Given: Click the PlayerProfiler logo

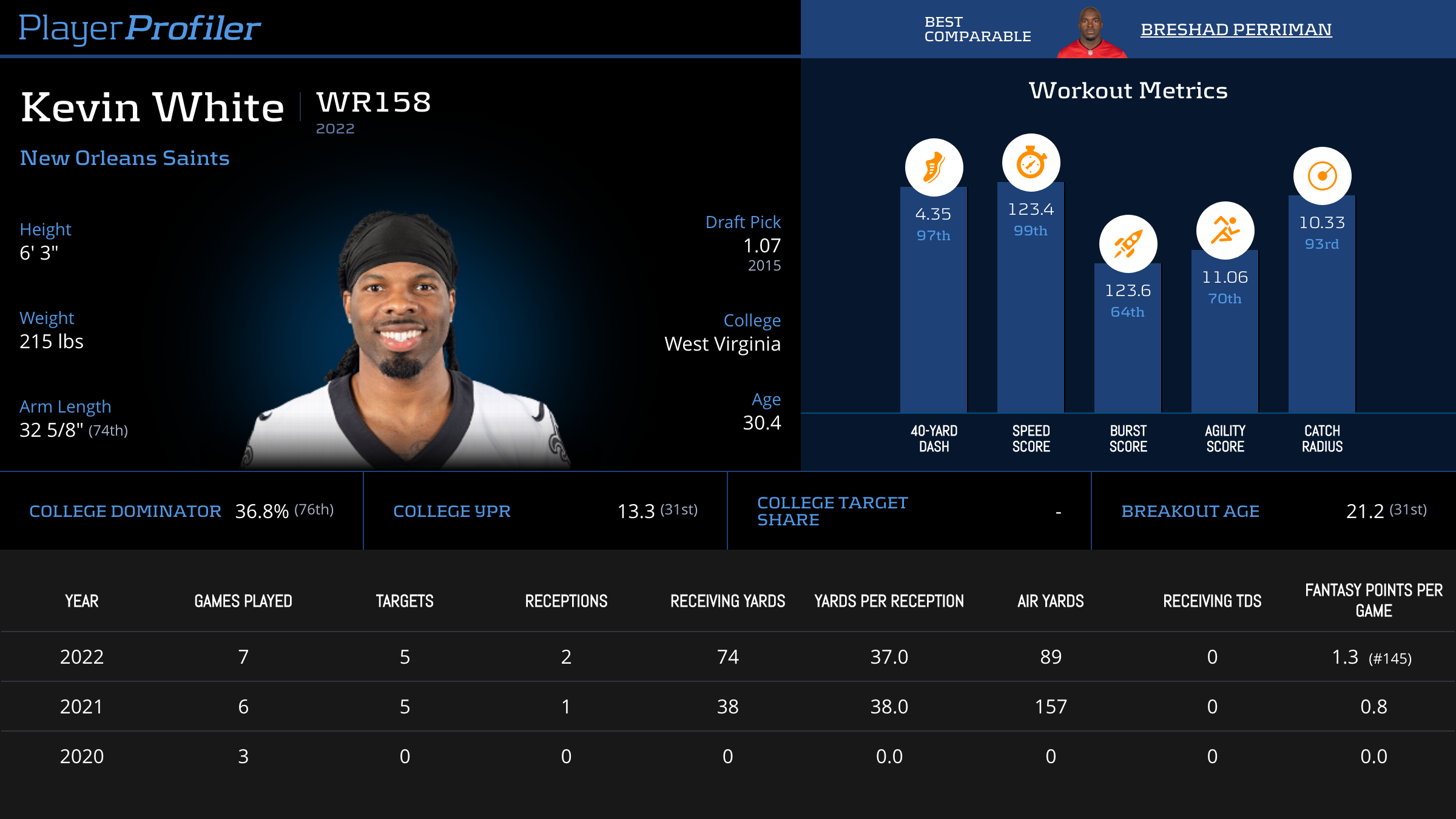Looking at the screenshot, I should pyautogui.click(x=140, y=28).
